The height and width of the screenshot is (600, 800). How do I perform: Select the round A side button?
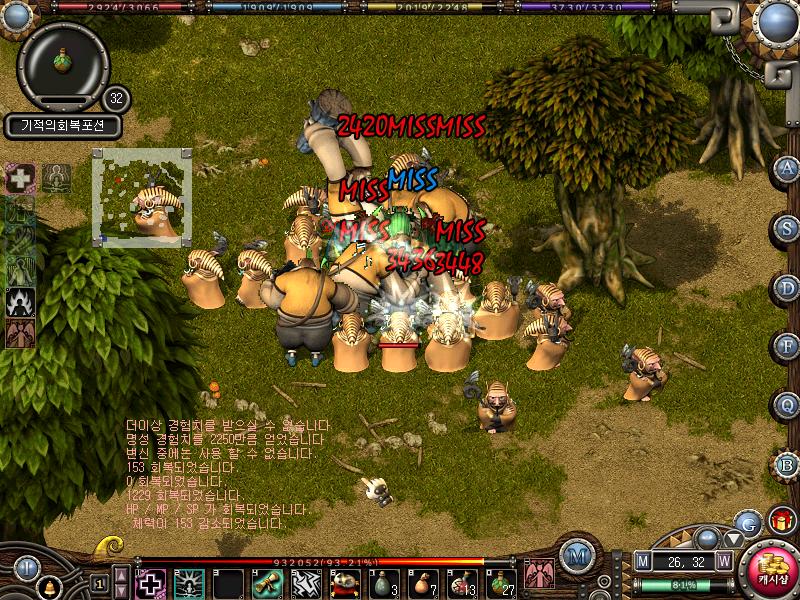pyautogui.click(x=787, y=168)
